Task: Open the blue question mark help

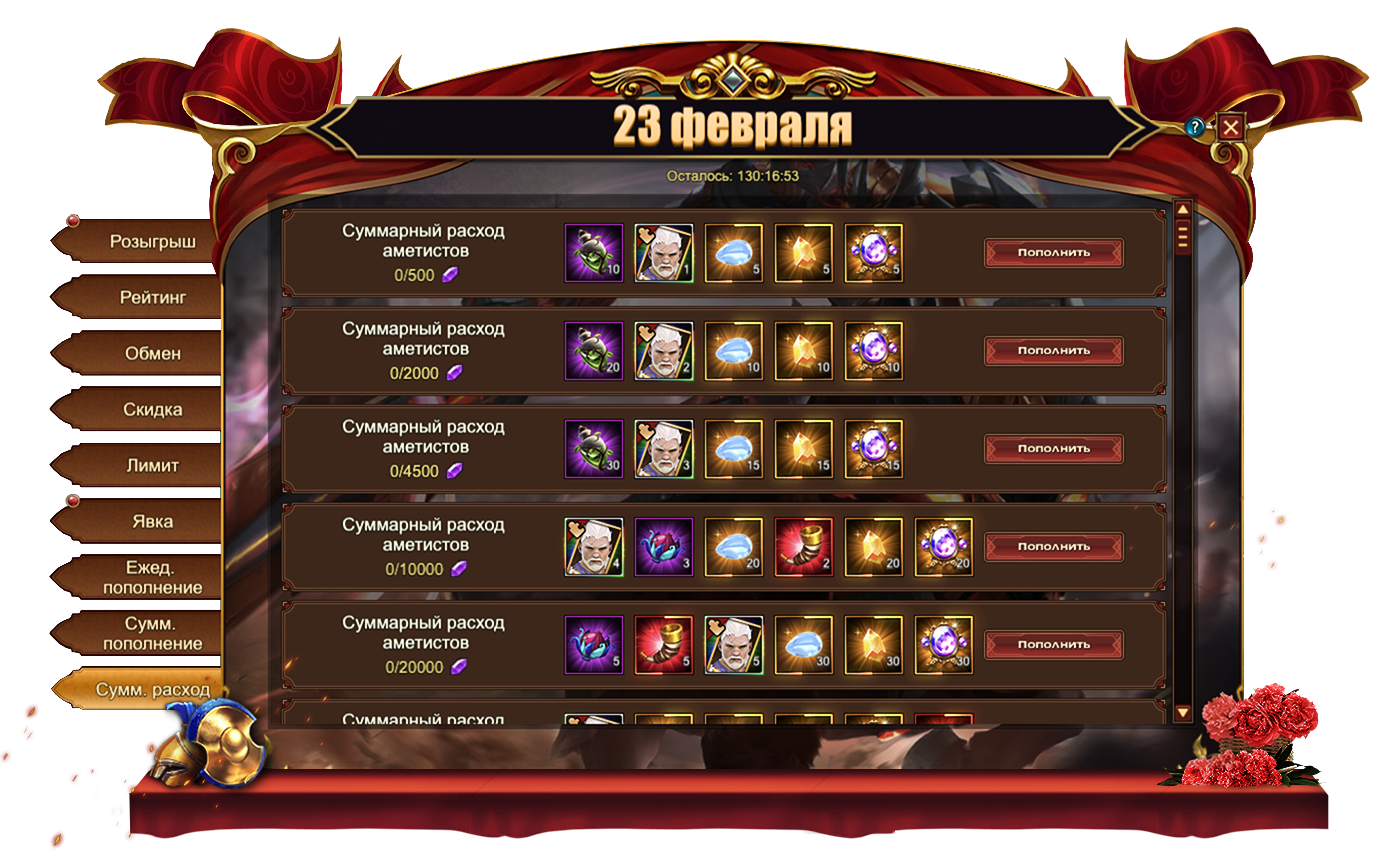Action: 1194,127
